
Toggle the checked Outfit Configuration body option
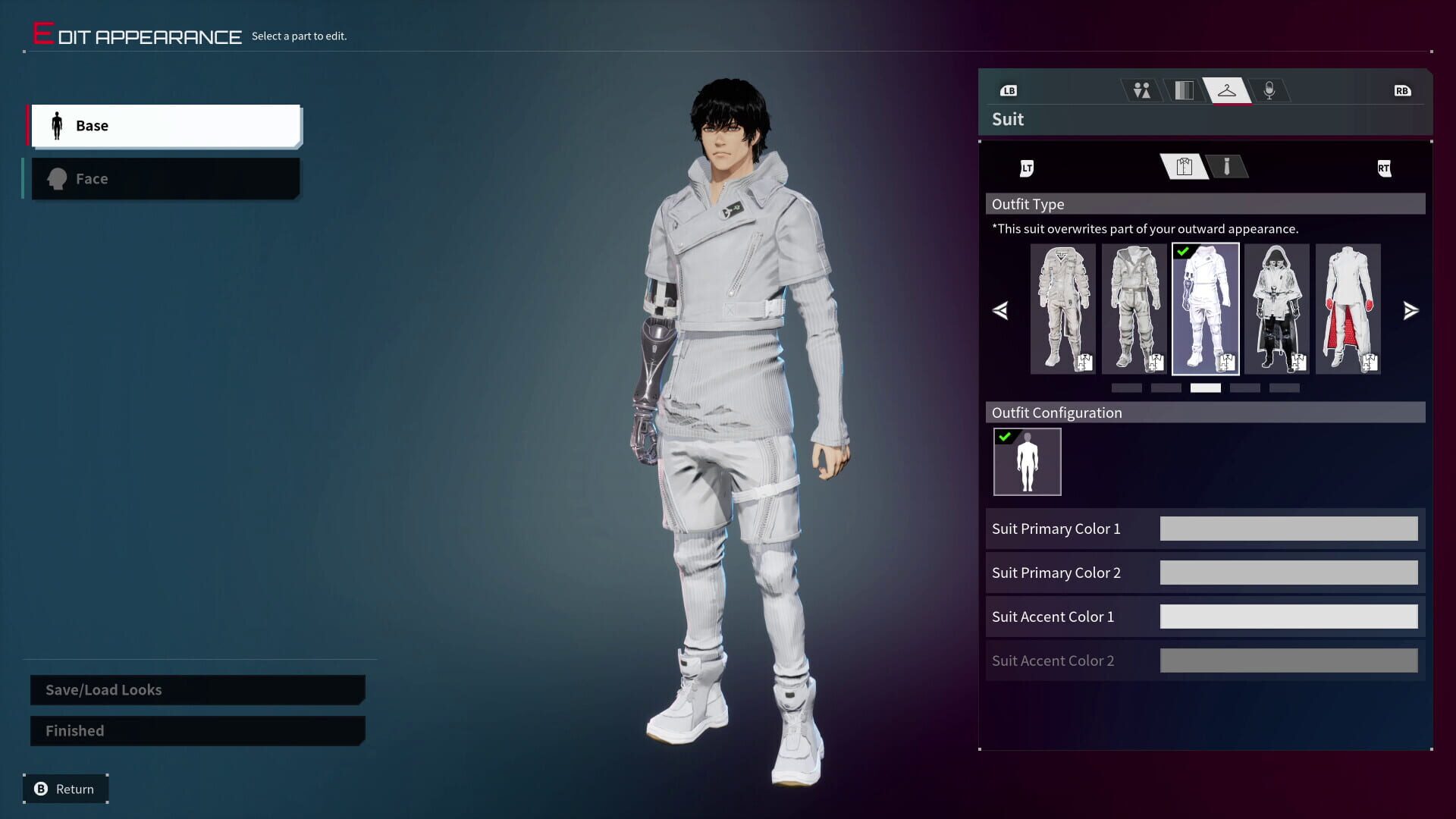point(1028,461)
